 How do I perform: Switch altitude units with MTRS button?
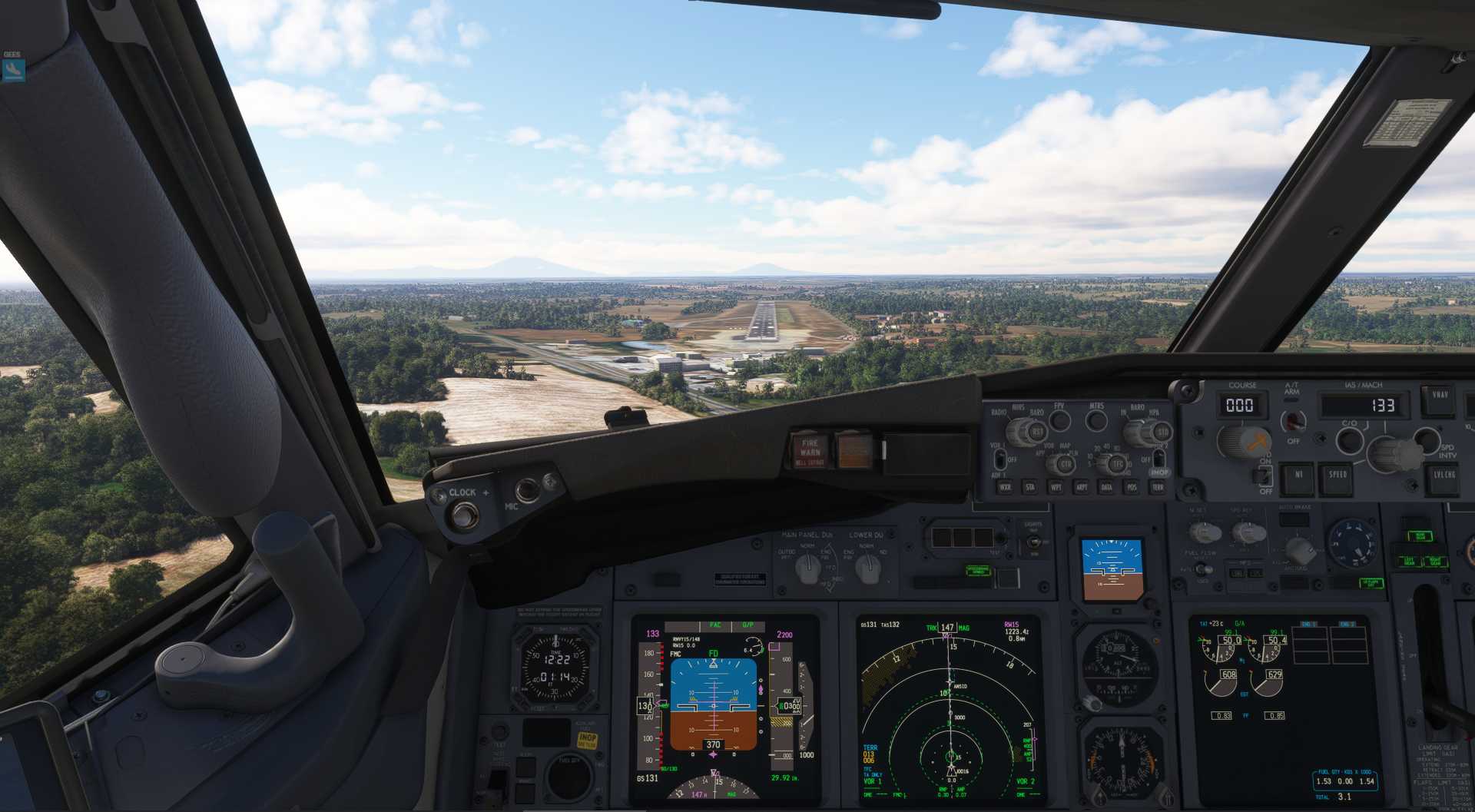coord(1096,421)
